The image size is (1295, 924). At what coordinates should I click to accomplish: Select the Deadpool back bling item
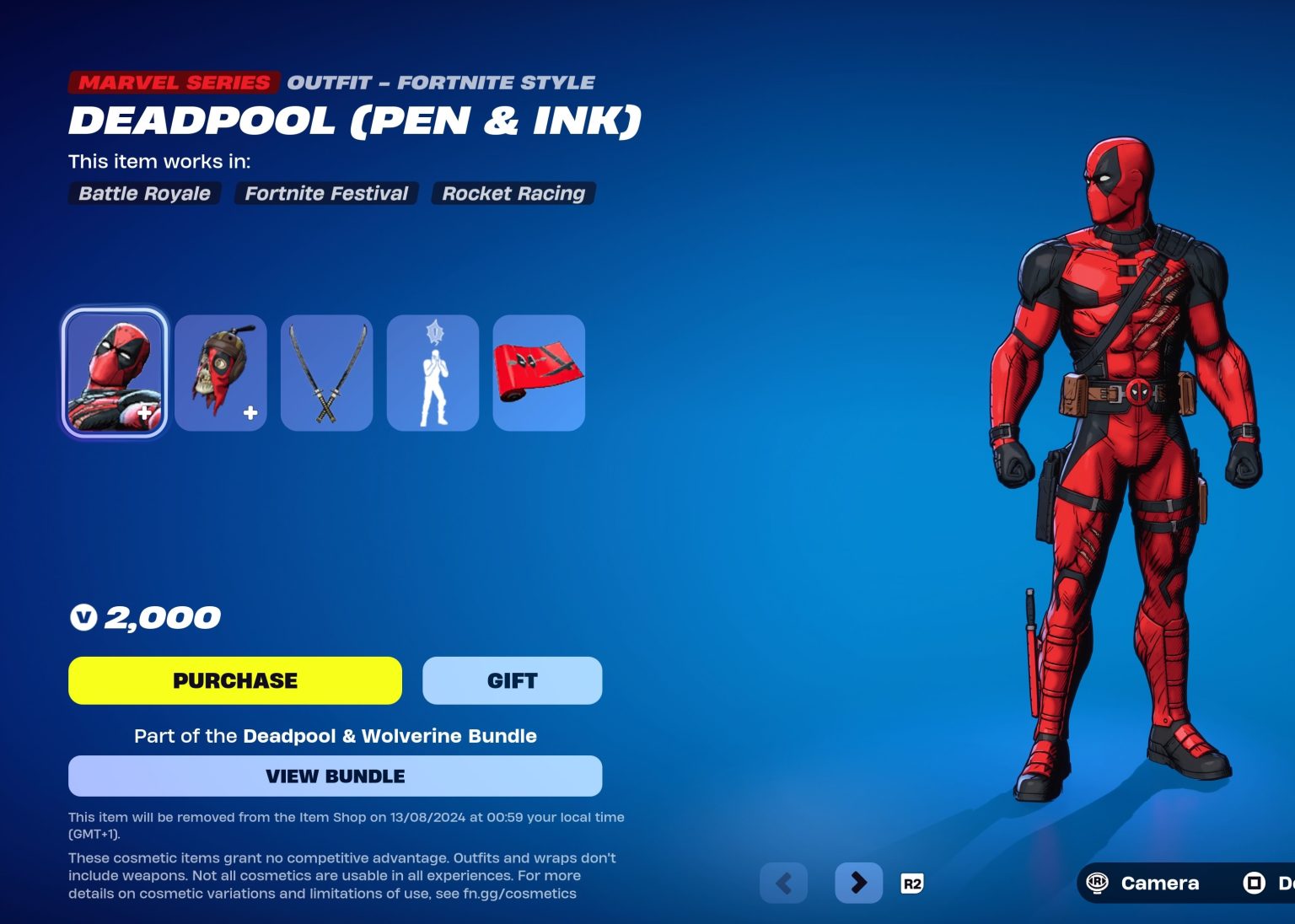[x=221, y=372]
